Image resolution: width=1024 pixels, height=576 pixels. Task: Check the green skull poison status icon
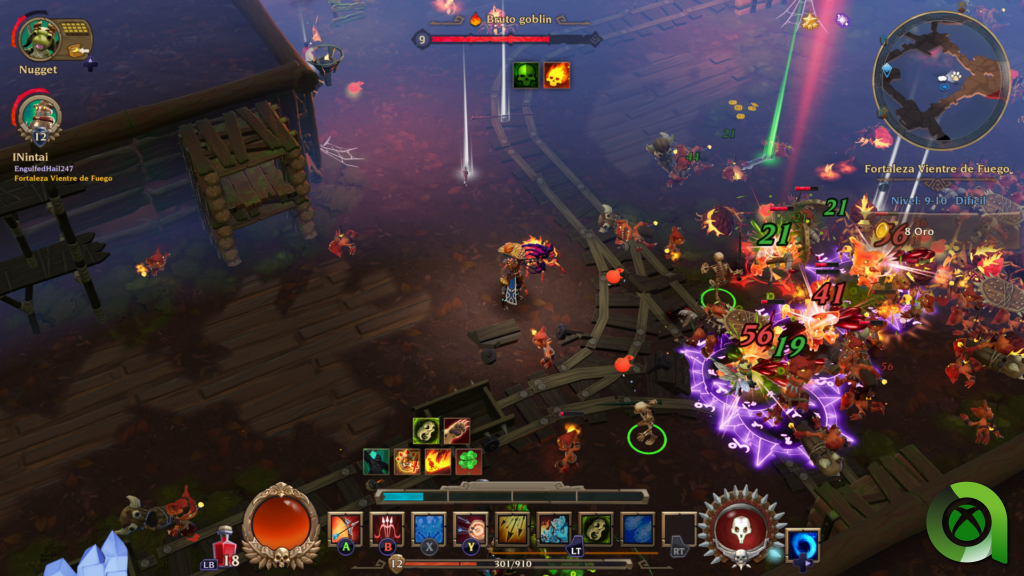click(526, 75)
